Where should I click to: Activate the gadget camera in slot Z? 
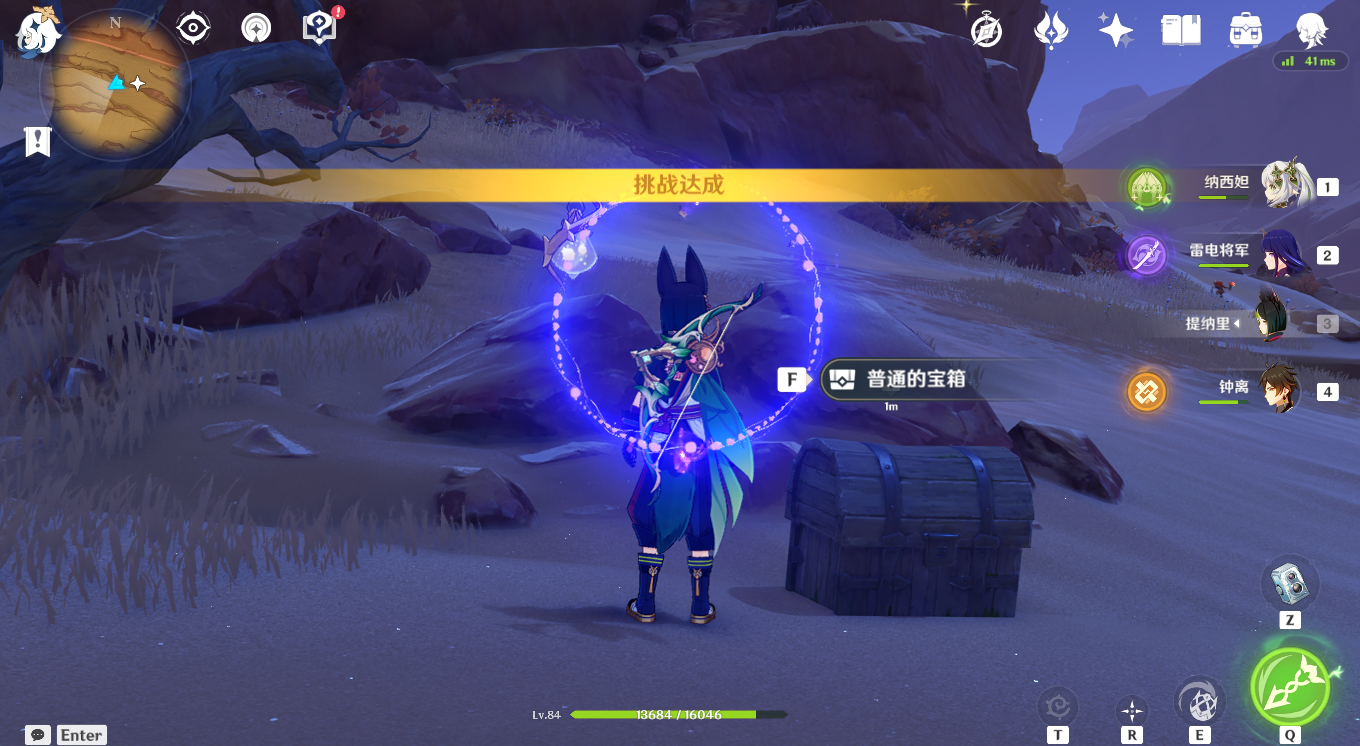tap(1289, 583)
